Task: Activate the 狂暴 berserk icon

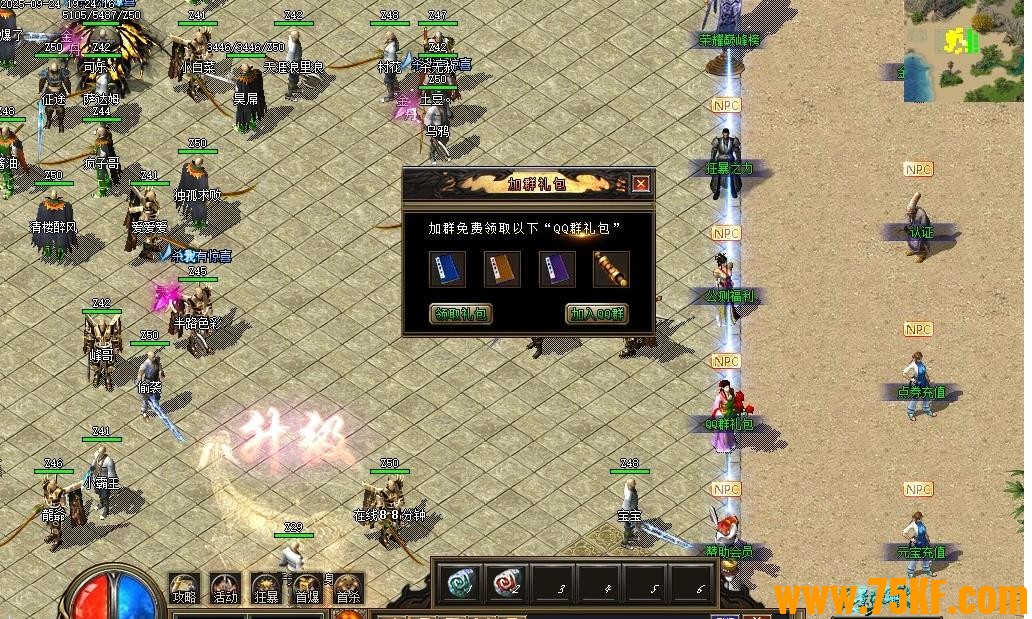Action: 267,588
